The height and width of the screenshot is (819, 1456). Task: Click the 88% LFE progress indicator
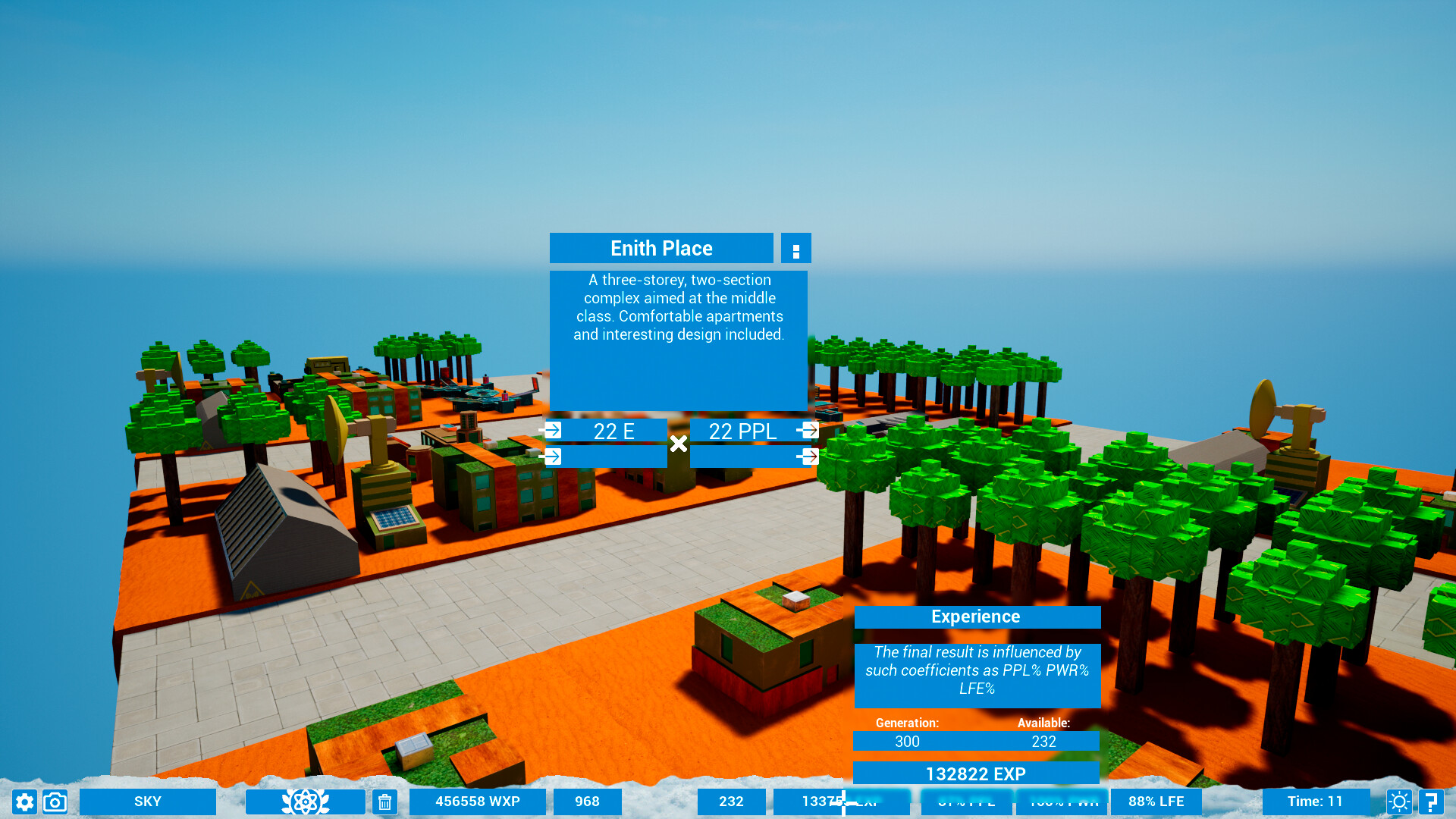point(1155,802)
